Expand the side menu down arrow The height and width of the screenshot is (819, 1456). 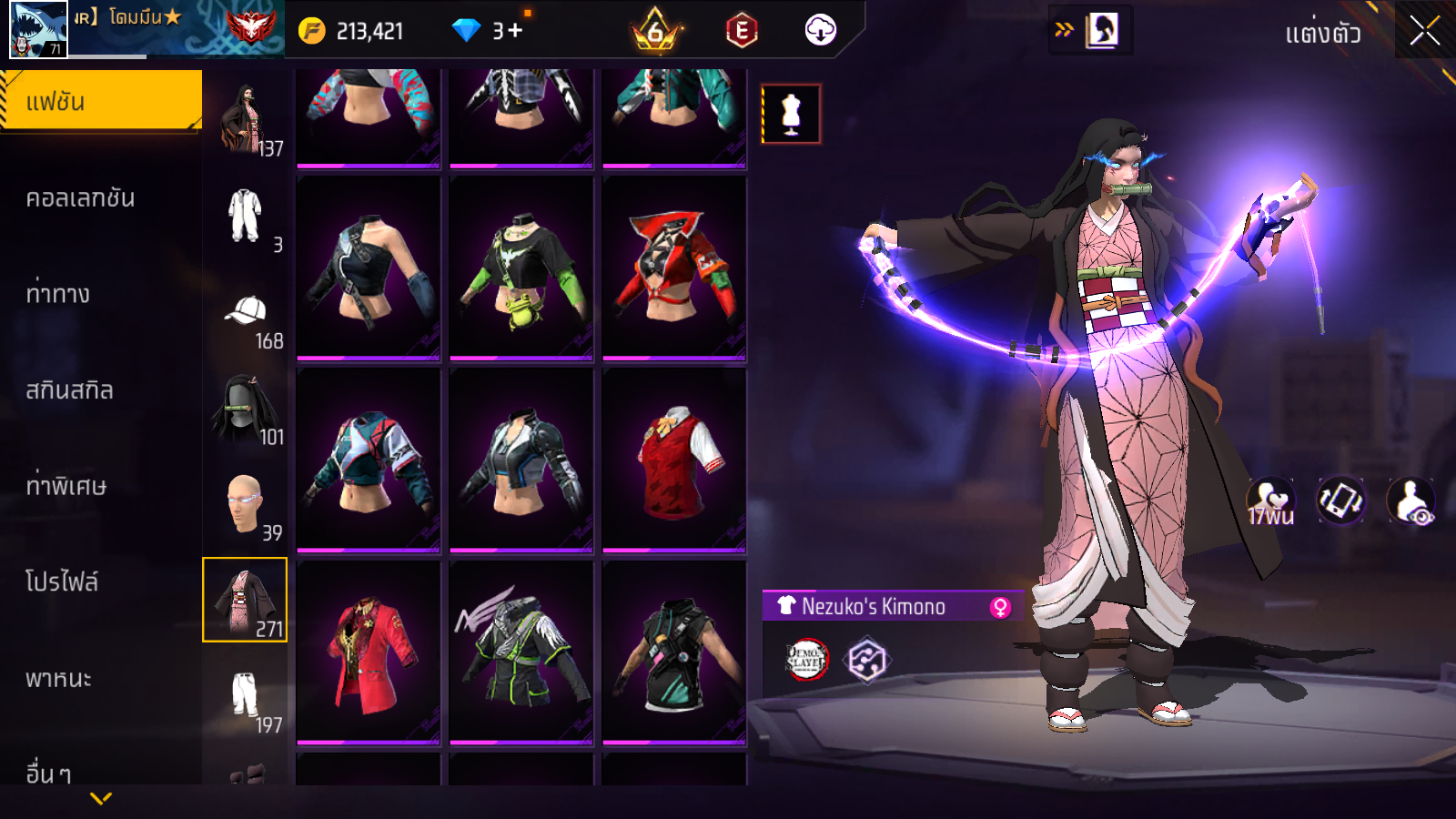click(101, 798)
